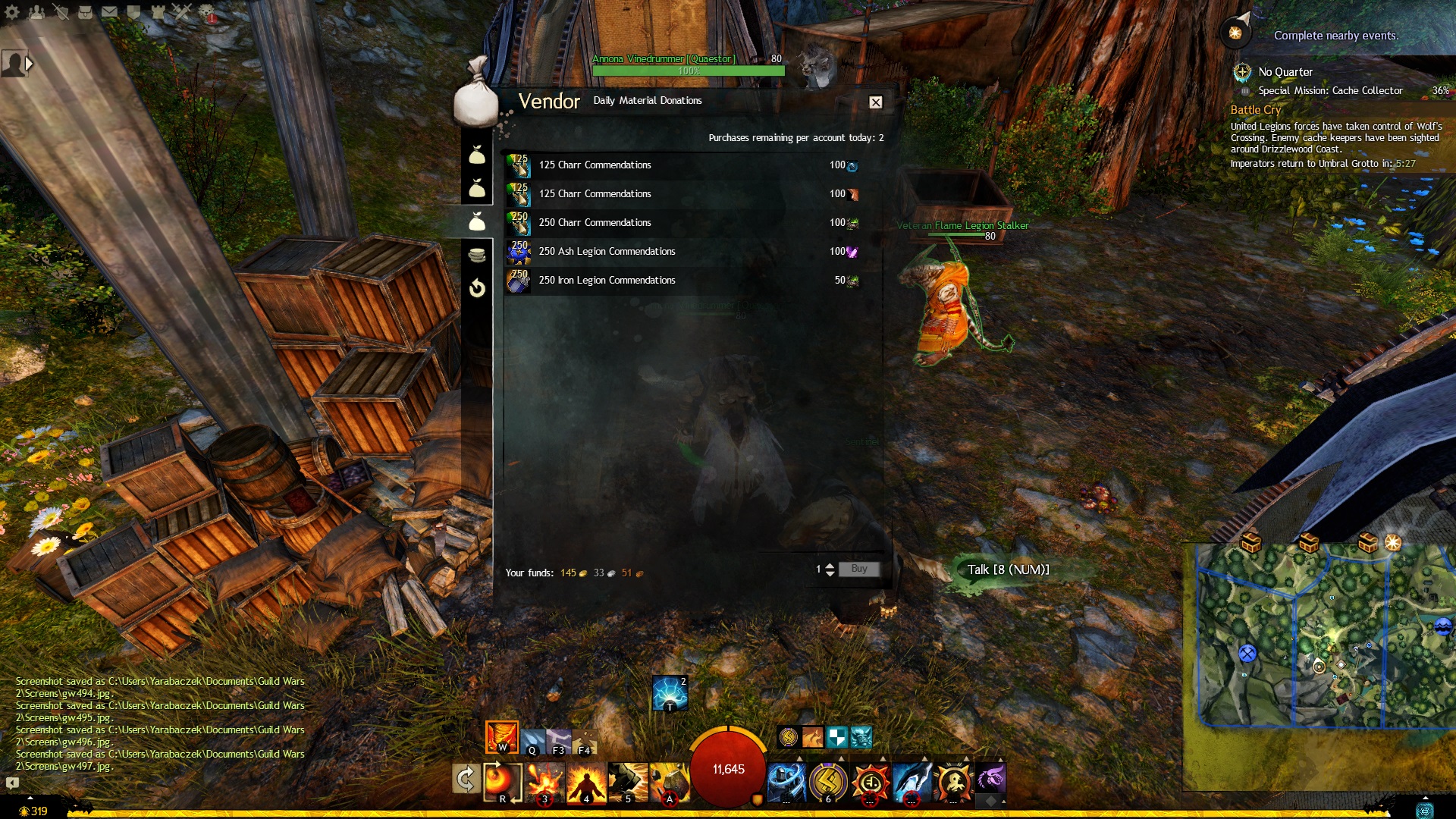Activate Fire attunement icon

(x=501, y=736)
